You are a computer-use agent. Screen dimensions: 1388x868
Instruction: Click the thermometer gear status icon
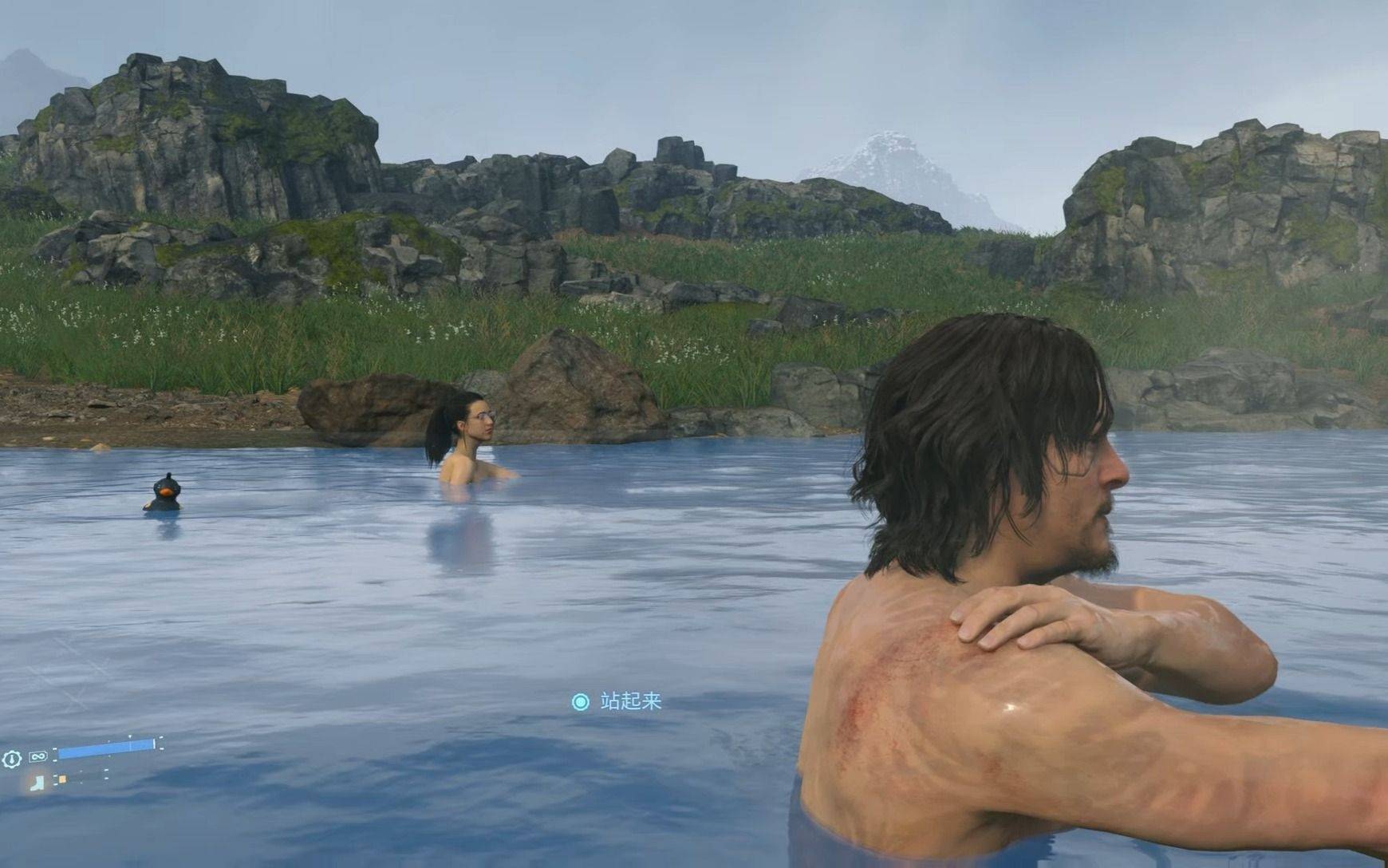(11, 758)
